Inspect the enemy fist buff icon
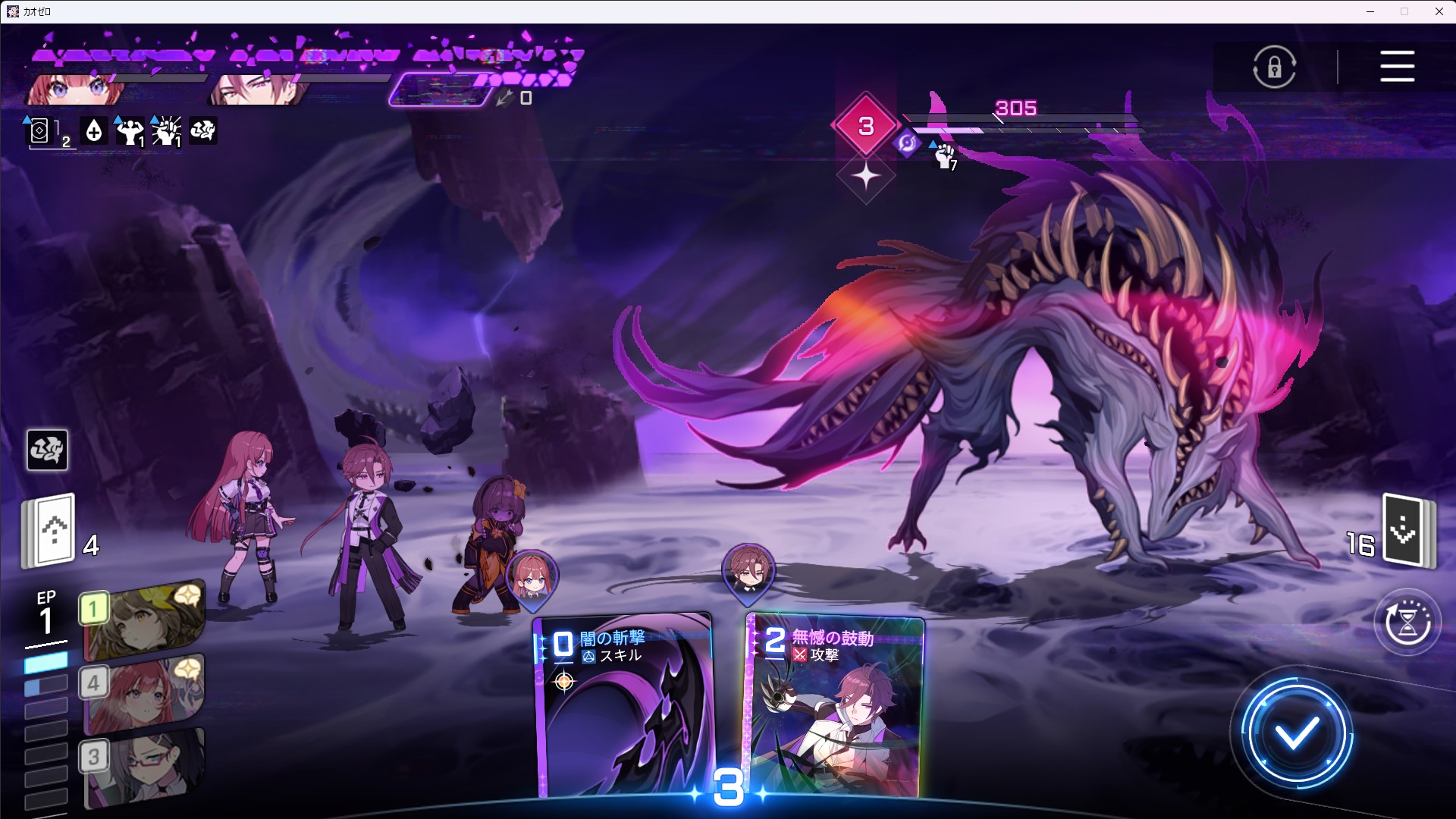The width and height of the screenshot is (1456, 819). pyautogui.click(x=944, y=155)
